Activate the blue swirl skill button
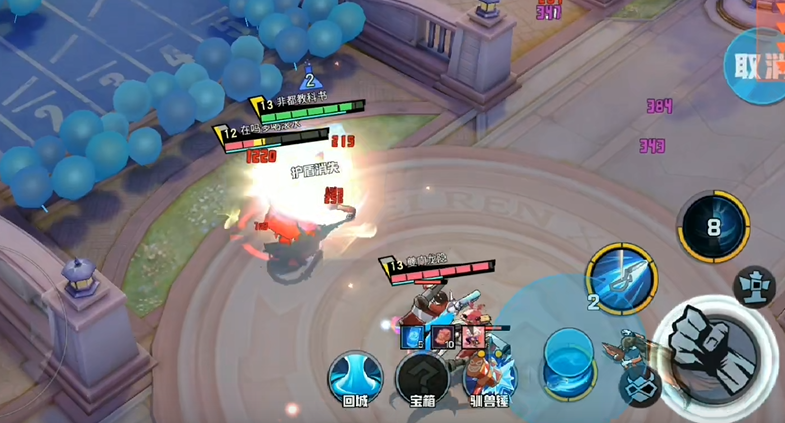This screenshot has width=785, height=423. tap(568, 359)
